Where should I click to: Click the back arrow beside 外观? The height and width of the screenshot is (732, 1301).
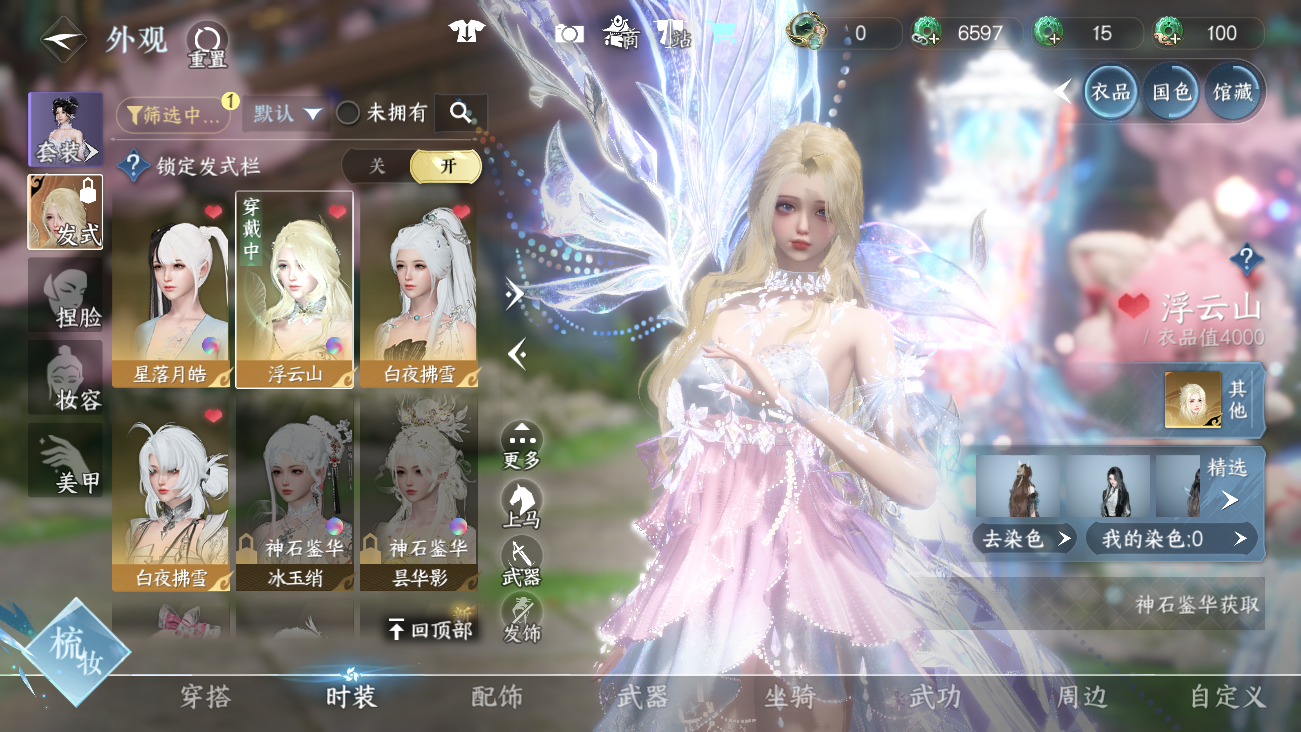coord(62,40)
